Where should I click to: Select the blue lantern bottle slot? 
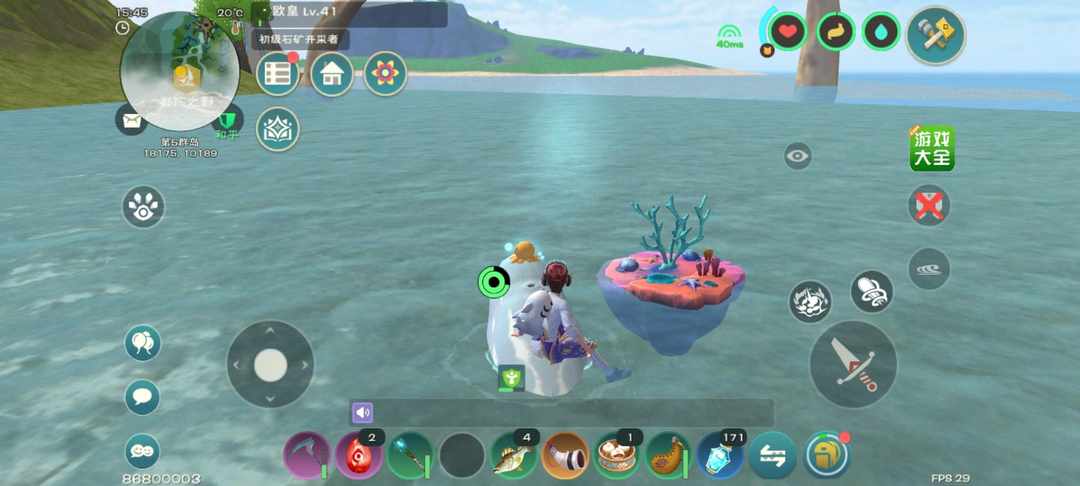[x=720, y=456]
